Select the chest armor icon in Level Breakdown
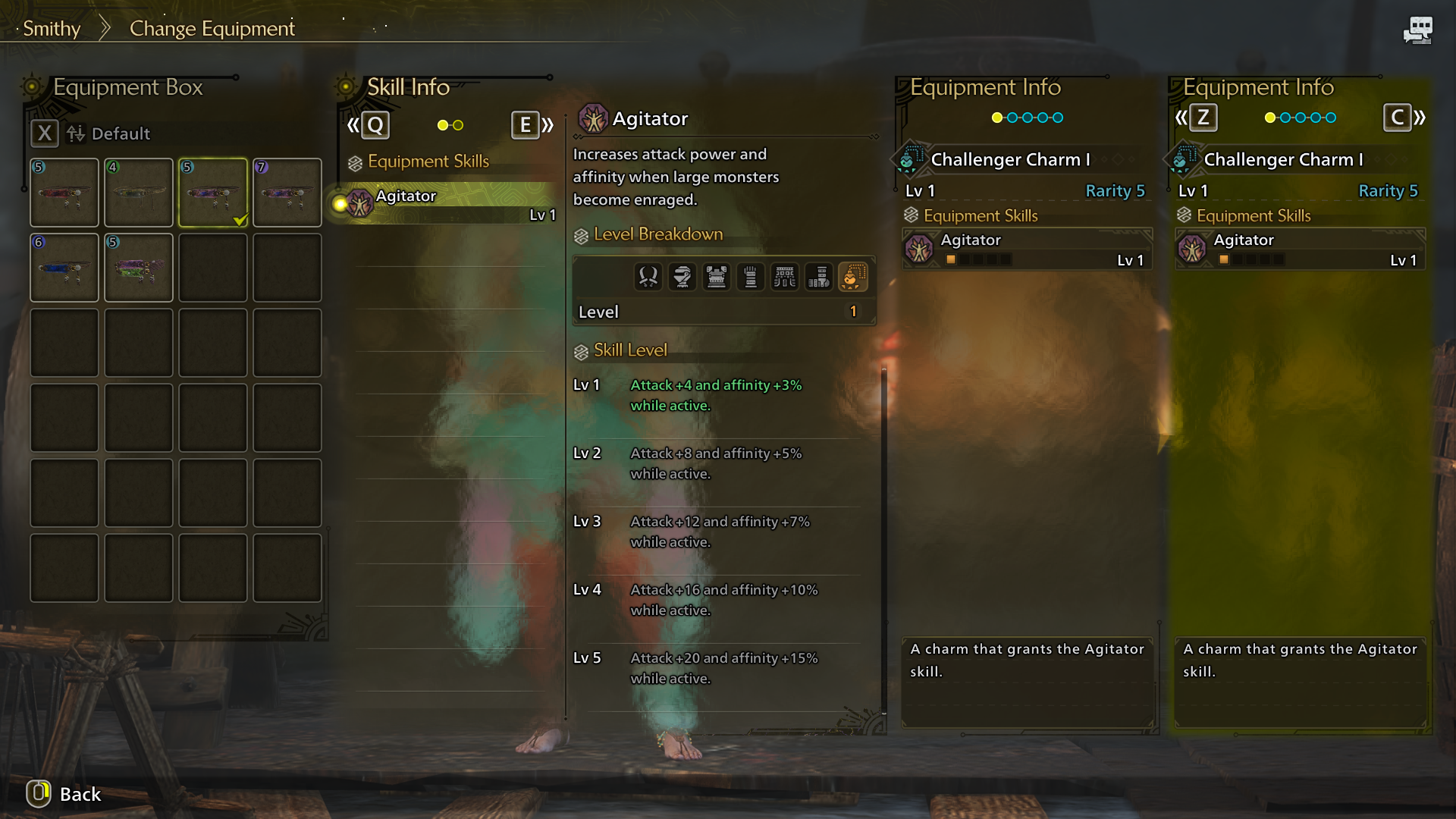The width and height of the screenshot is (1456, 819). tap(717, 277)
